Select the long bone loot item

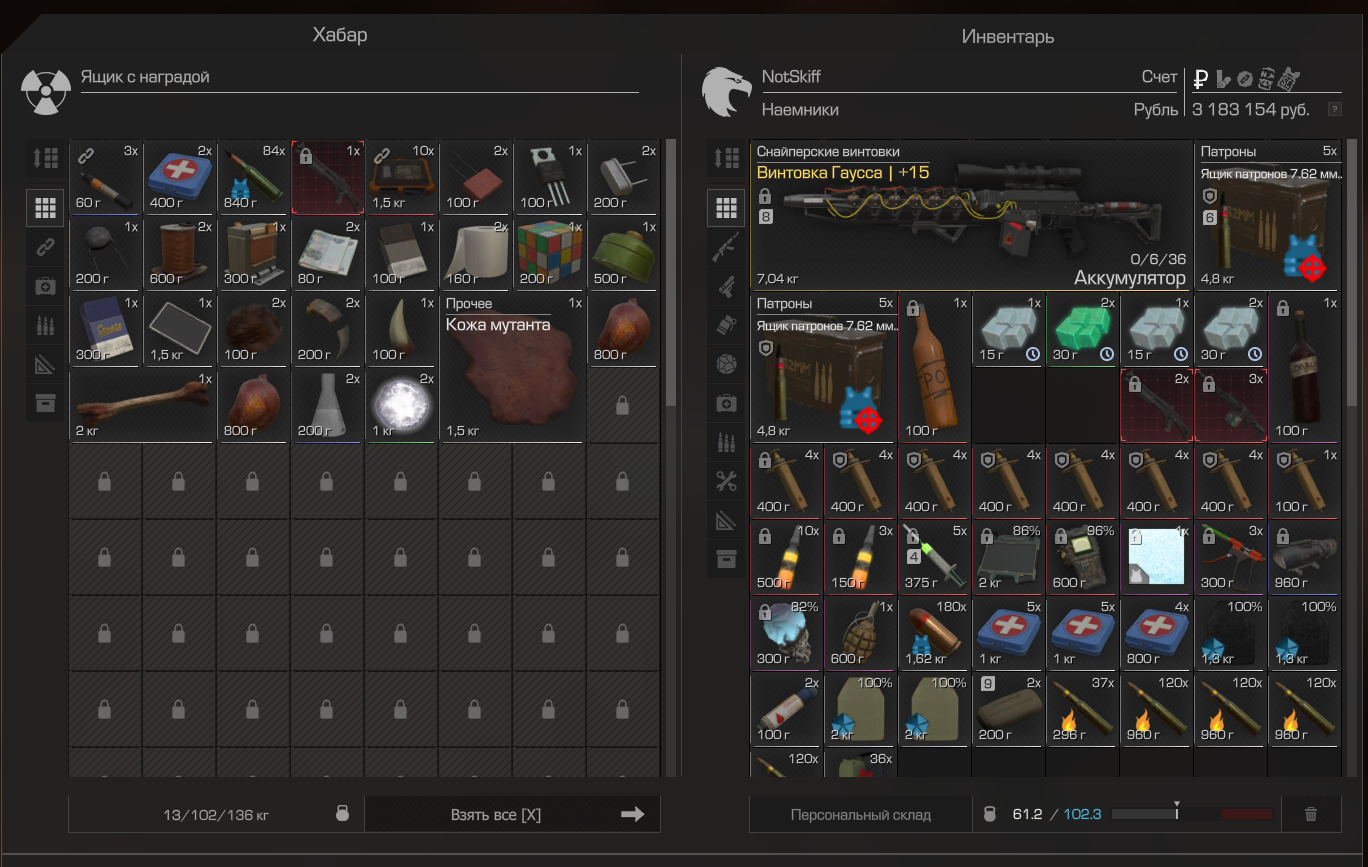pos(141,405)
